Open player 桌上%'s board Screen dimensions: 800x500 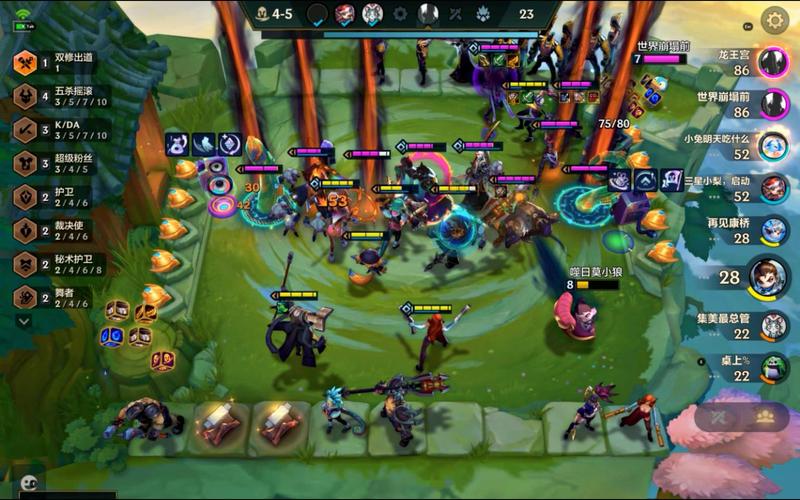click(x=772, y=368)
